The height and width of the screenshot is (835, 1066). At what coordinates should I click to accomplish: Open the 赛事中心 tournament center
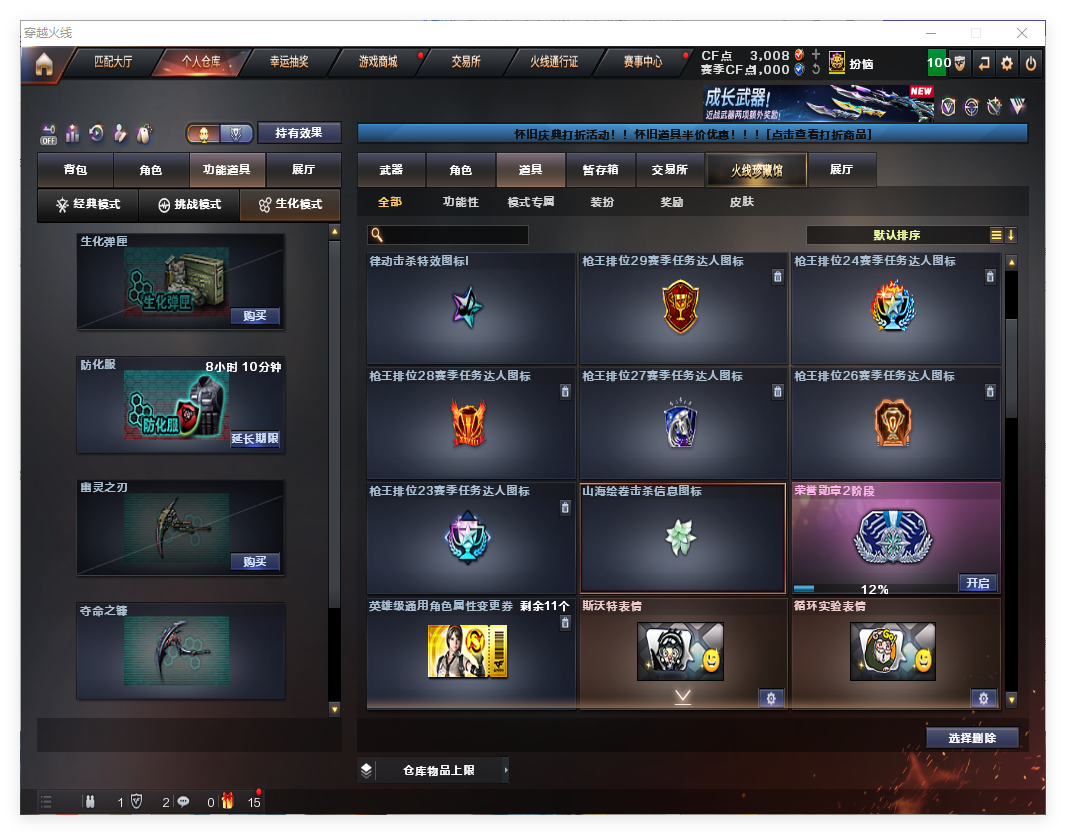click(642, 62)
